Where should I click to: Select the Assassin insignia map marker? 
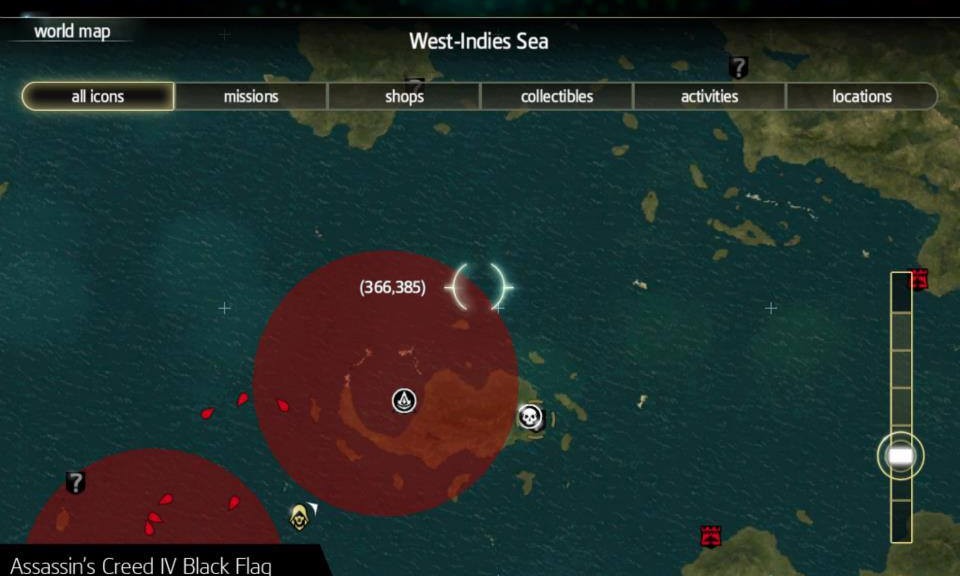coord(403,402)
